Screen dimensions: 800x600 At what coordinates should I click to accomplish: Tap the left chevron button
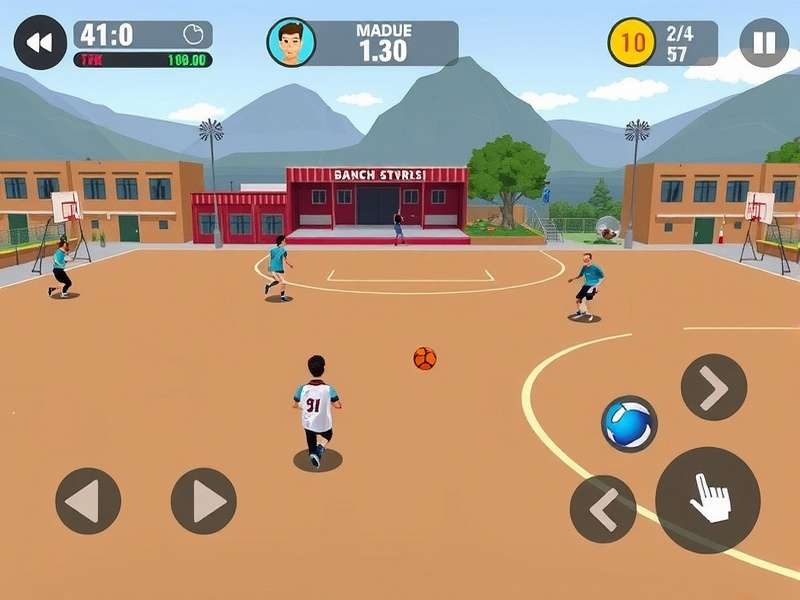coord(603,509)
